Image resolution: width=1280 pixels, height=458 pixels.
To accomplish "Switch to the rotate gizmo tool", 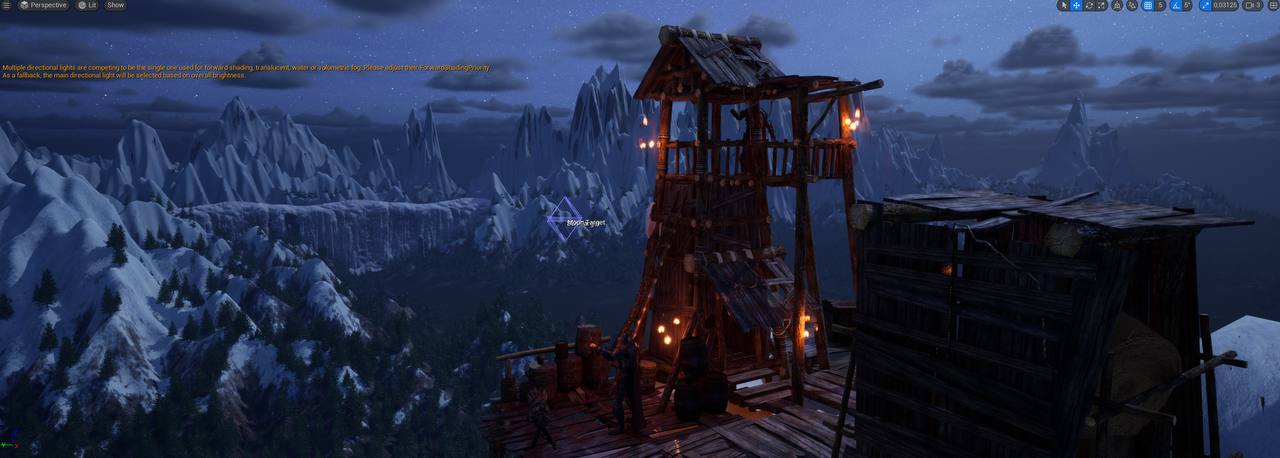I will pos(1089,5).
